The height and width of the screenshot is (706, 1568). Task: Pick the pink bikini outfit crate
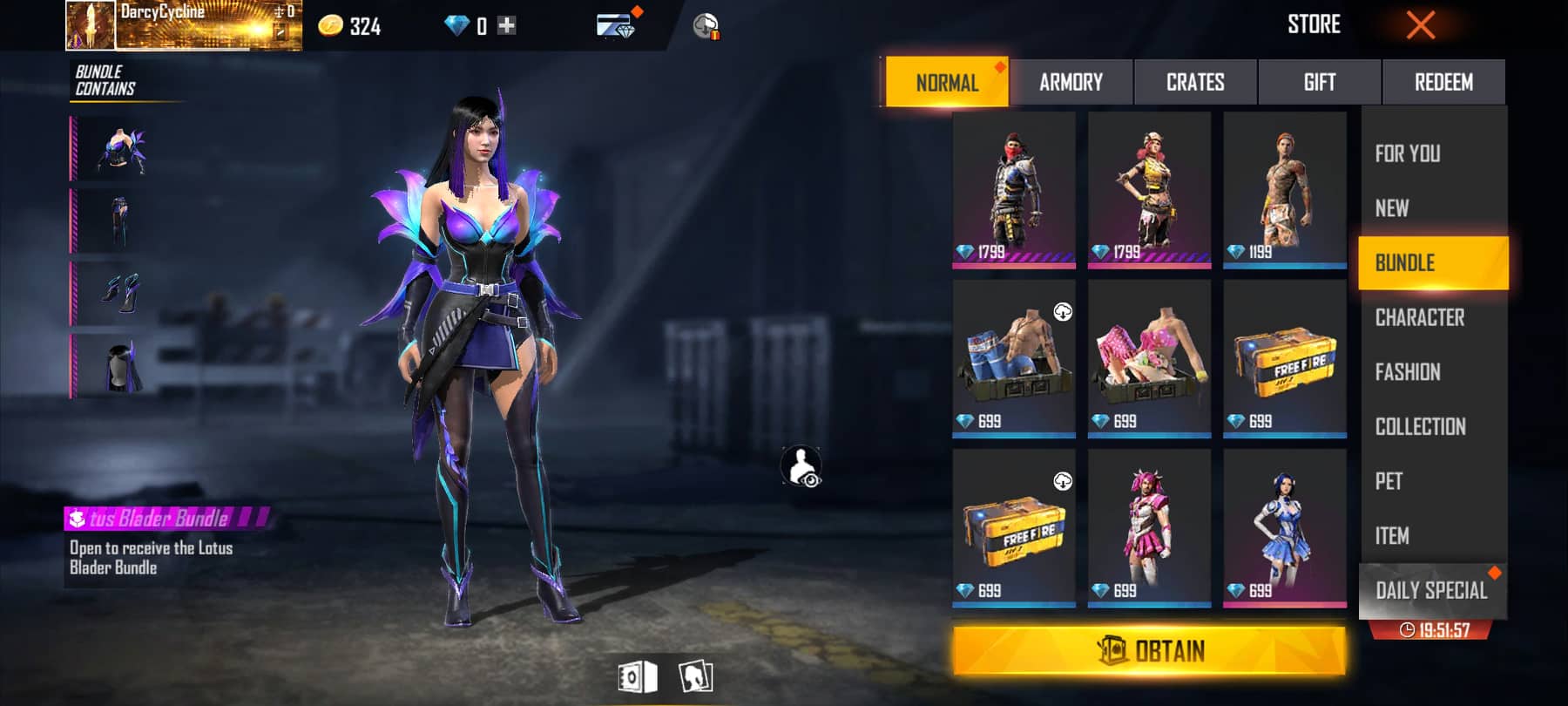[1149, 358]
